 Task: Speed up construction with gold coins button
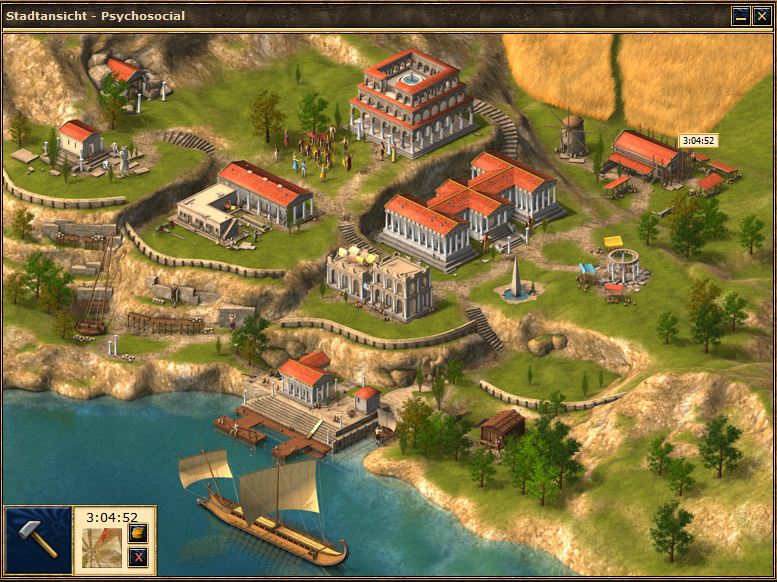coord(138,533)
